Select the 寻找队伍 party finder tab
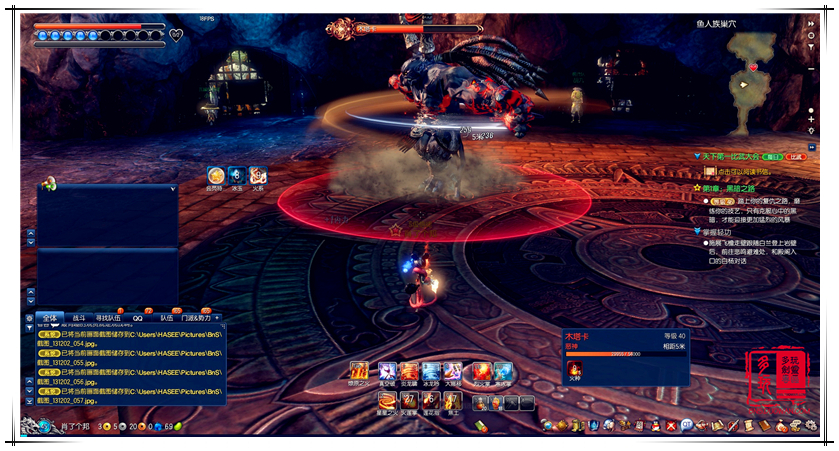Image resolution: width=839 pixels, height=451 pixels. tap(109, 318)
